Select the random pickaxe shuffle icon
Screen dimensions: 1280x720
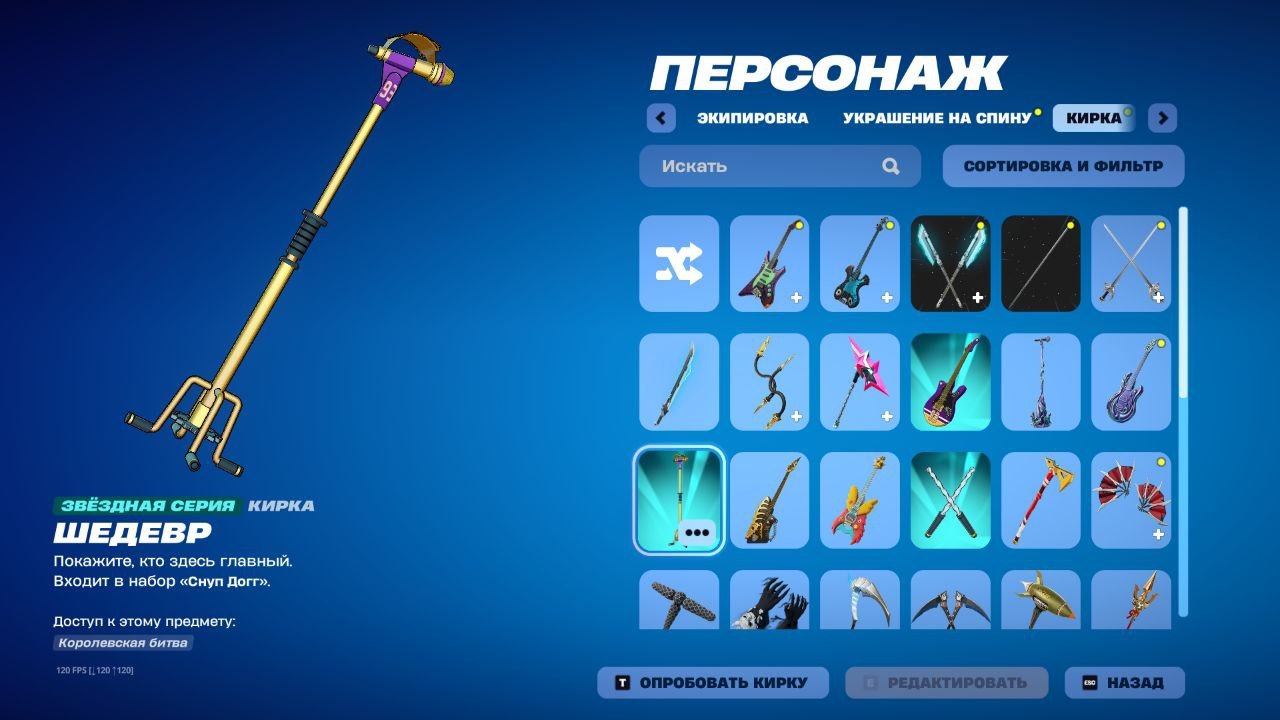pyautogui.click(x=679, y=263)
